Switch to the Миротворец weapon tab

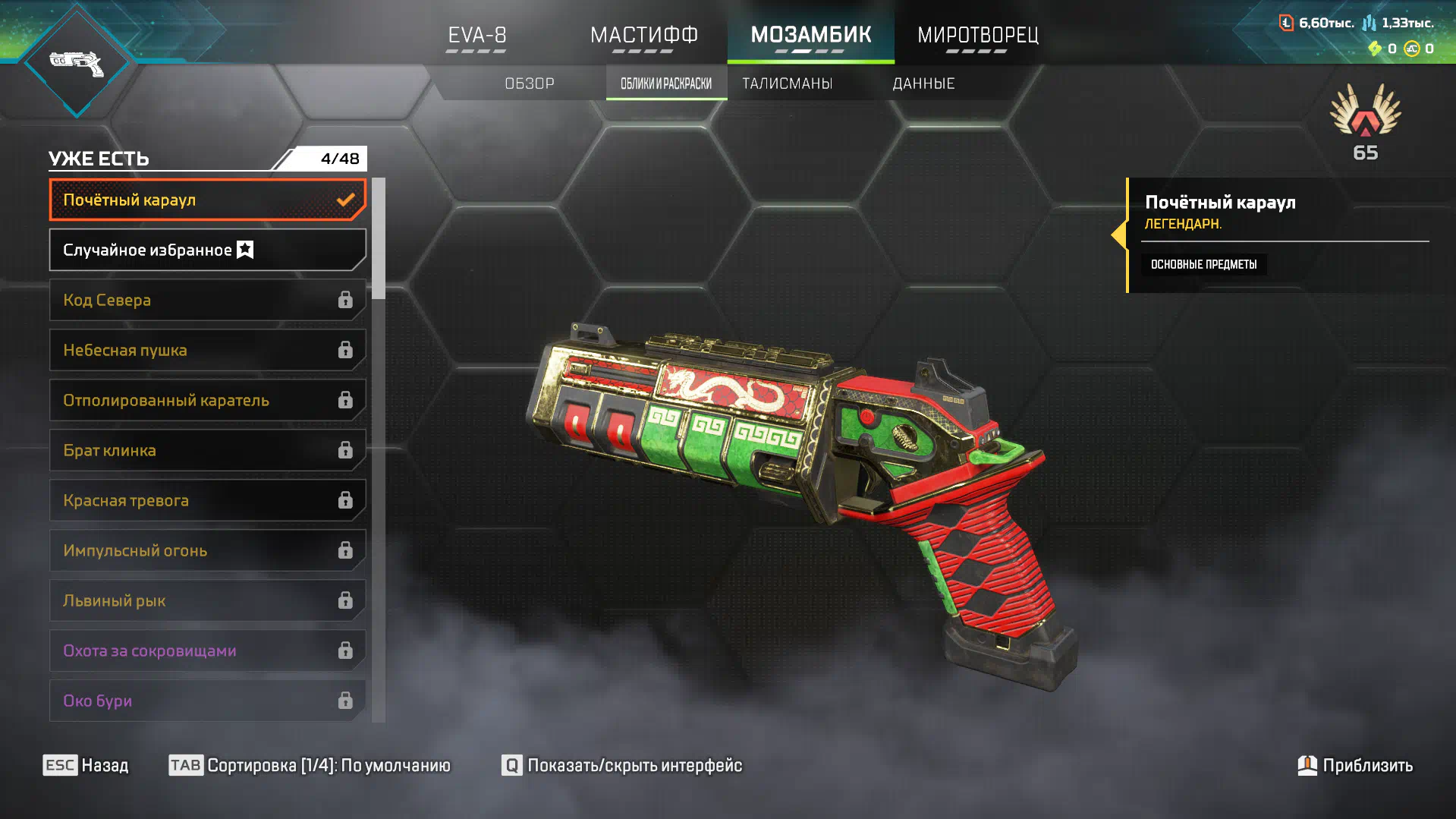(977, 35)
